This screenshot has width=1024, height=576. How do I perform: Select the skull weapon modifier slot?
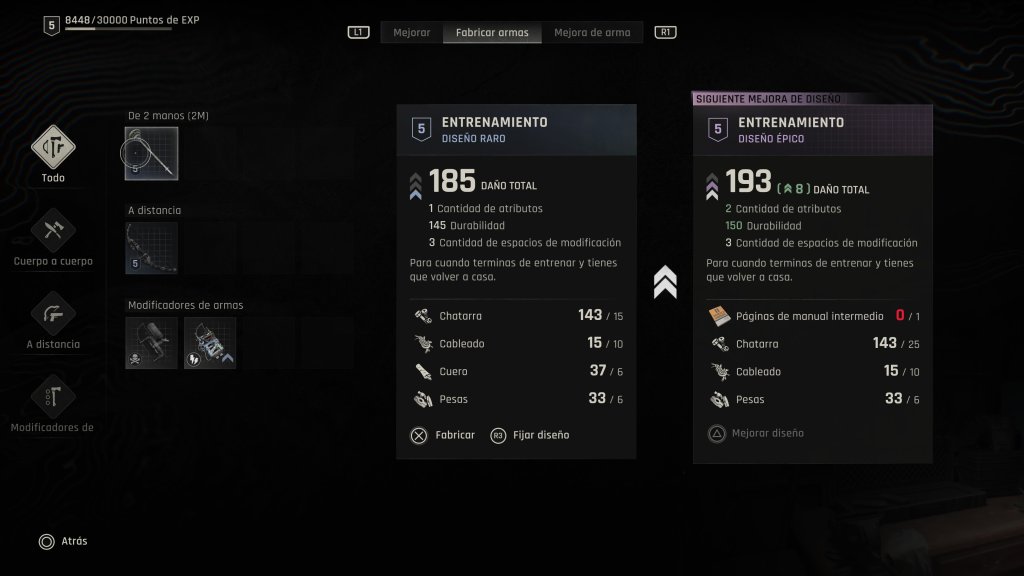click(x=152, y=343)
